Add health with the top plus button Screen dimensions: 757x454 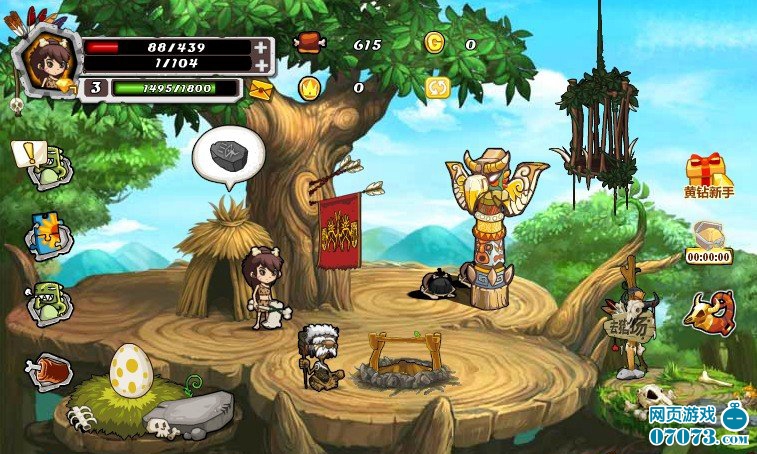(x=261, y=47)
